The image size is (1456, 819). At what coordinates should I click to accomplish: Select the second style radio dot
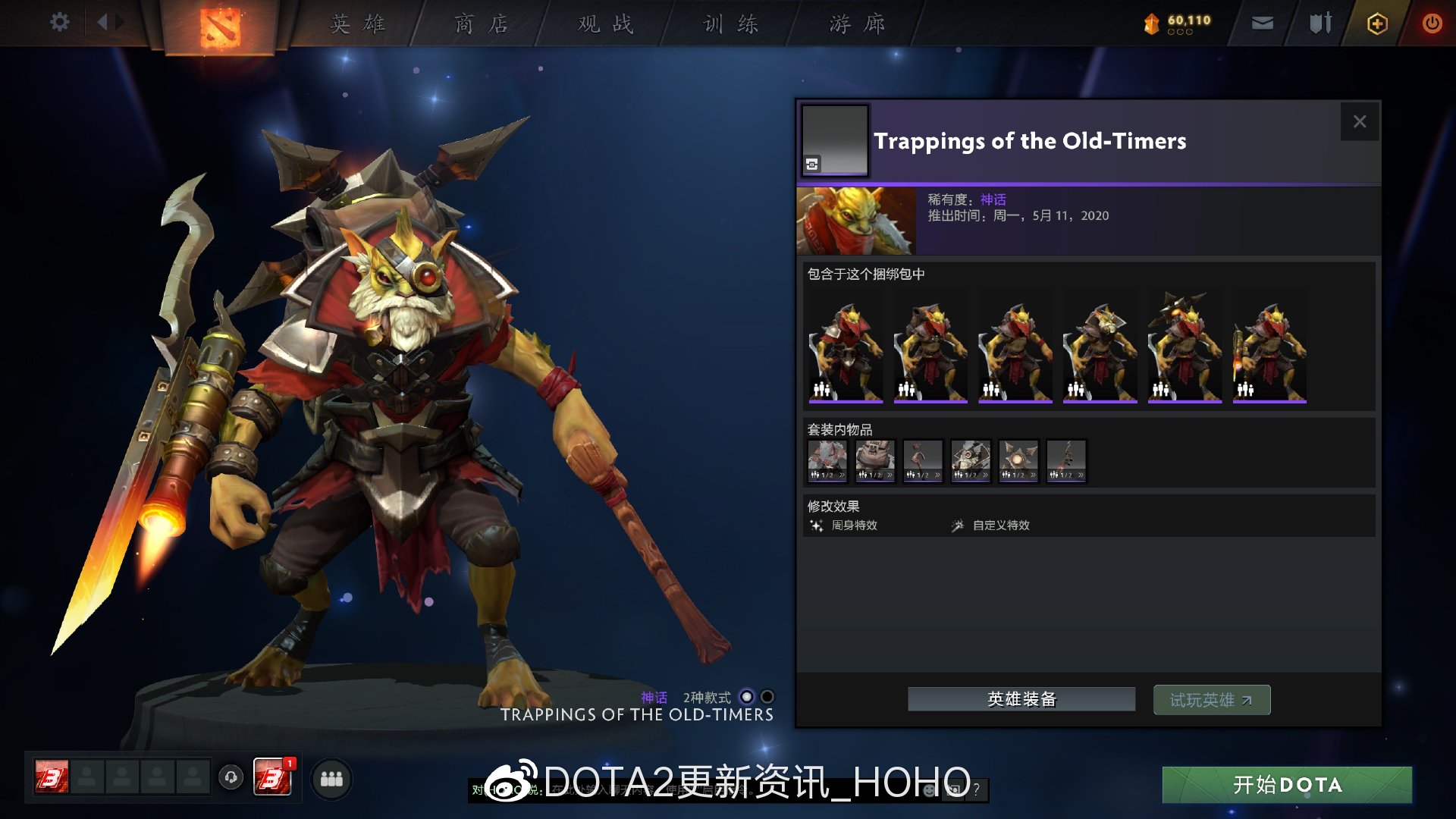[767, 695]
